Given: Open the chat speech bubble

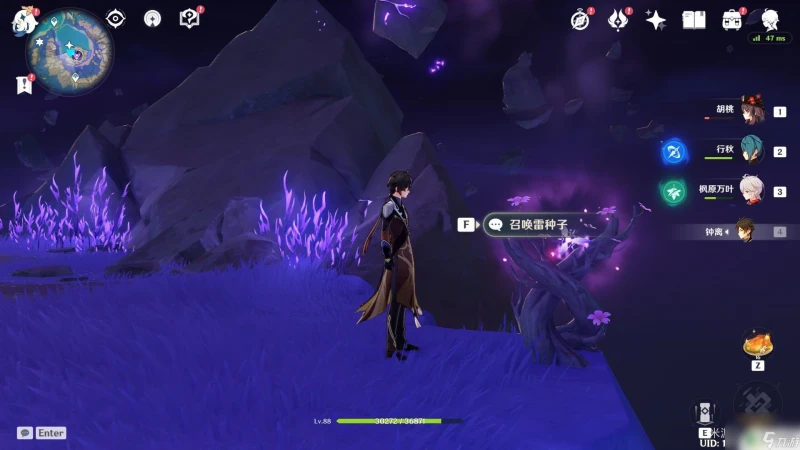Looking at the screenshot, I should click(24, 433).
